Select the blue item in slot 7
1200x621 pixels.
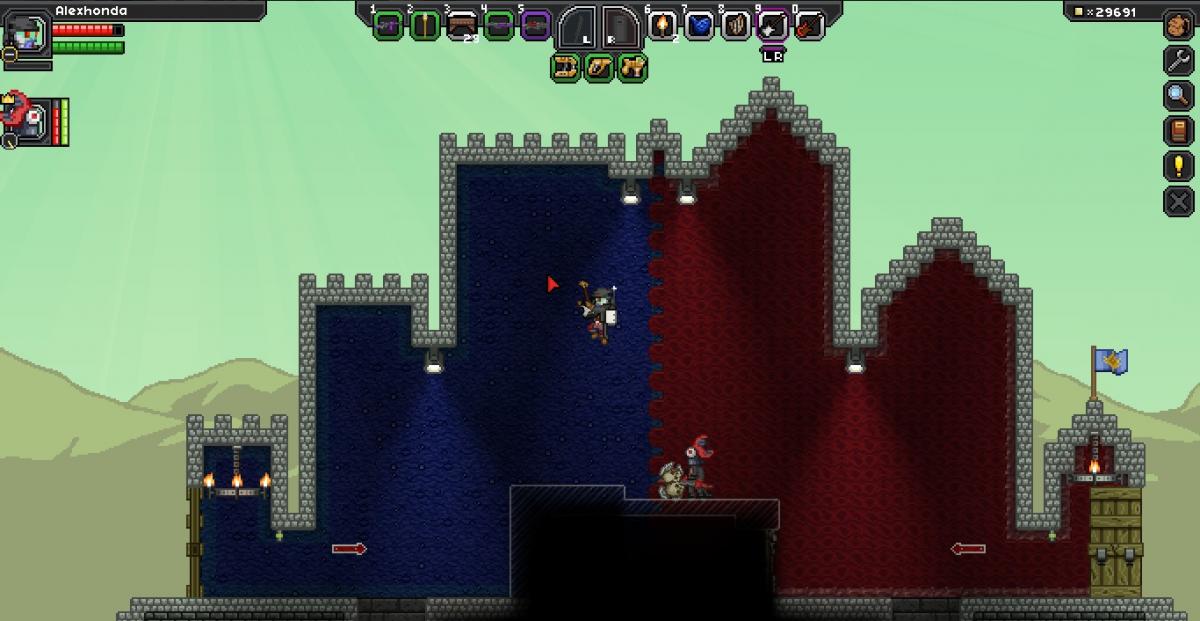[x=699, y=25]
